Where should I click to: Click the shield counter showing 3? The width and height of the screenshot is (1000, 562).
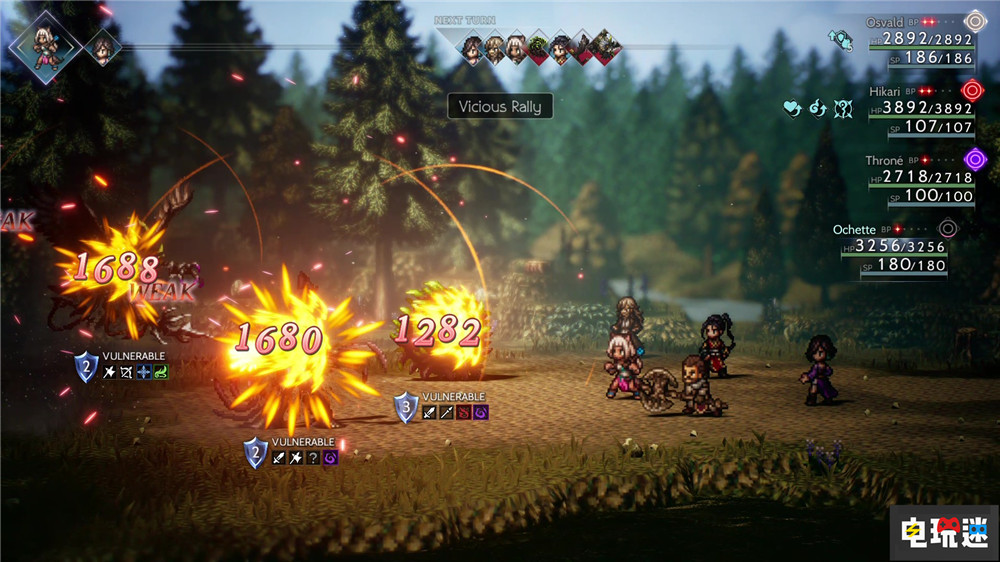[405, 408]
